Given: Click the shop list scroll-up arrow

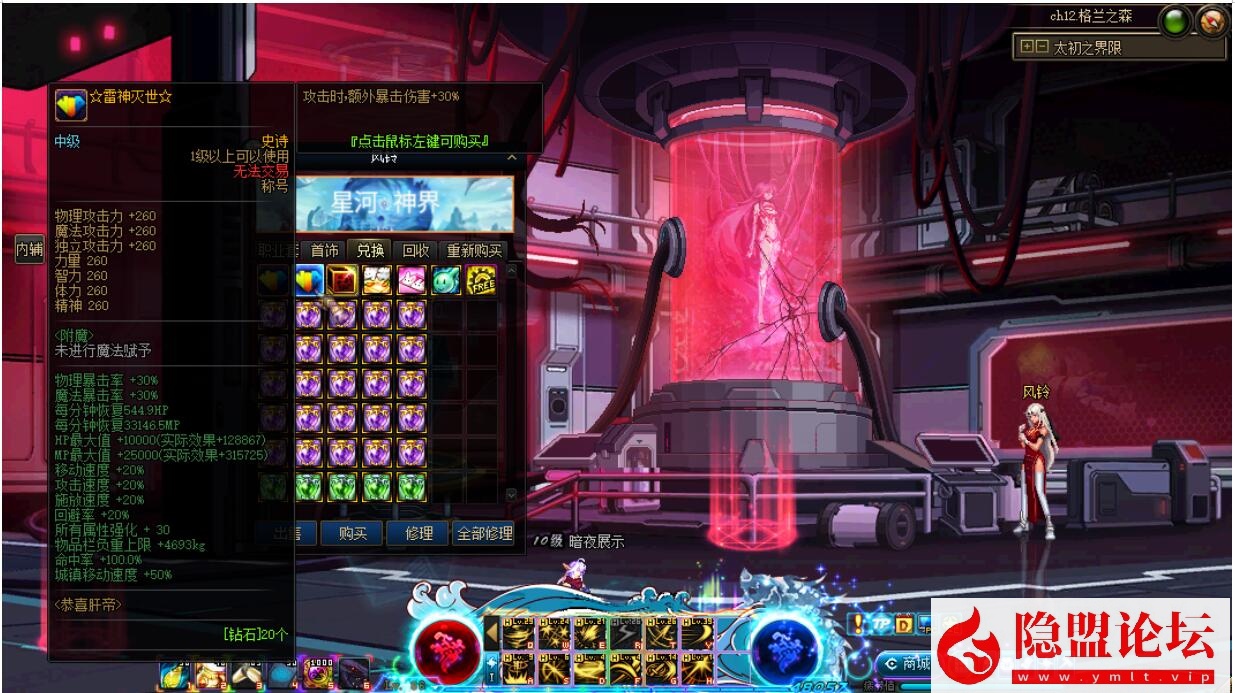Looking at the screenshot, I should point(512,271).
